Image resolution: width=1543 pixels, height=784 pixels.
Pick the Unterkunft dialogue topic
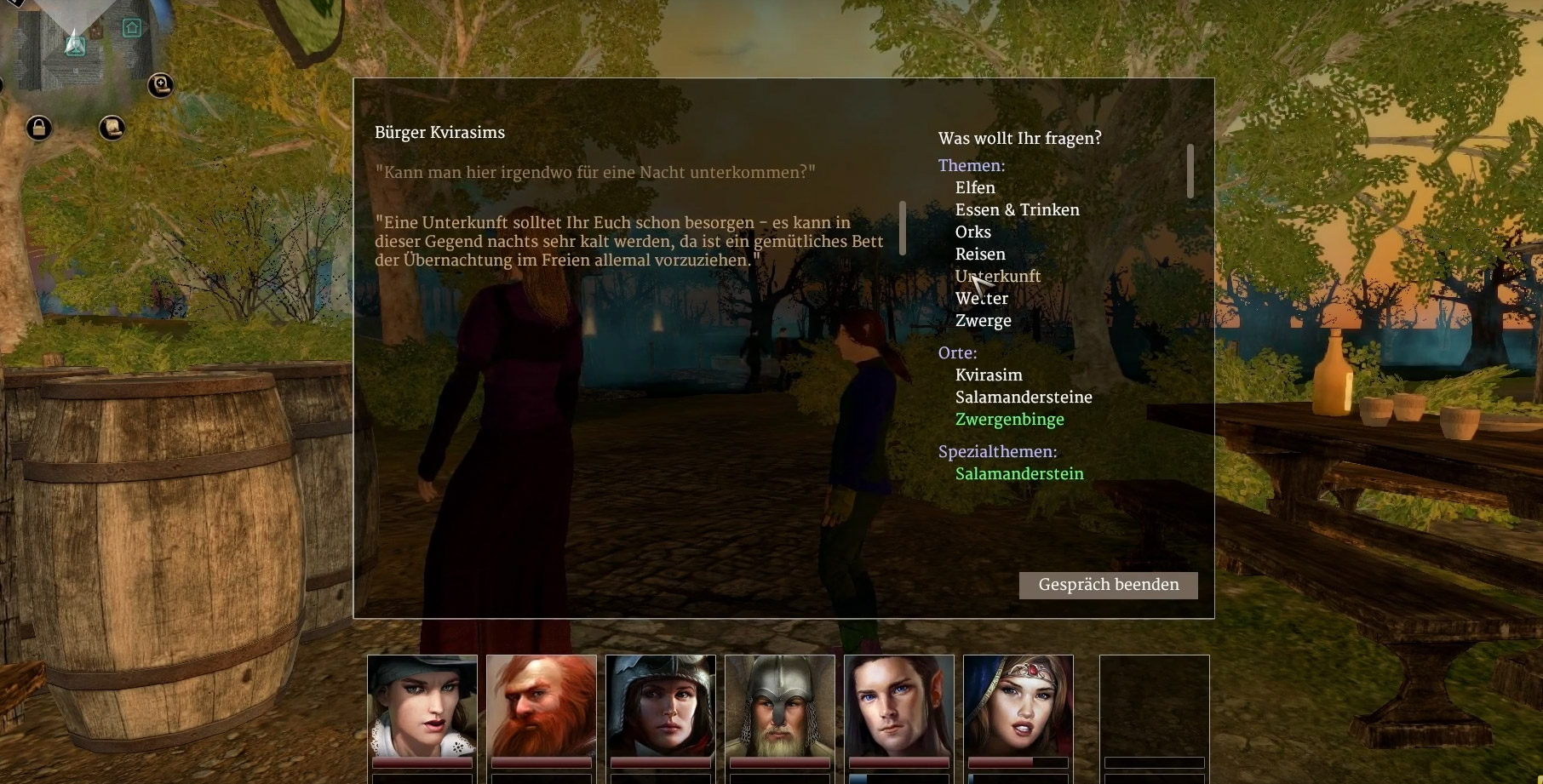[x=998, y=276]
